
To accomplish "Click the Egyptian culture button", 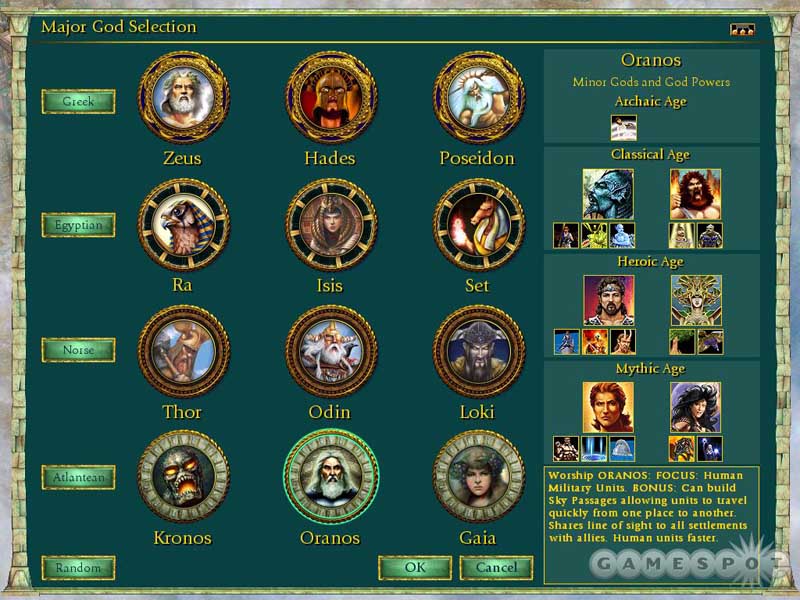I will 78,225.
